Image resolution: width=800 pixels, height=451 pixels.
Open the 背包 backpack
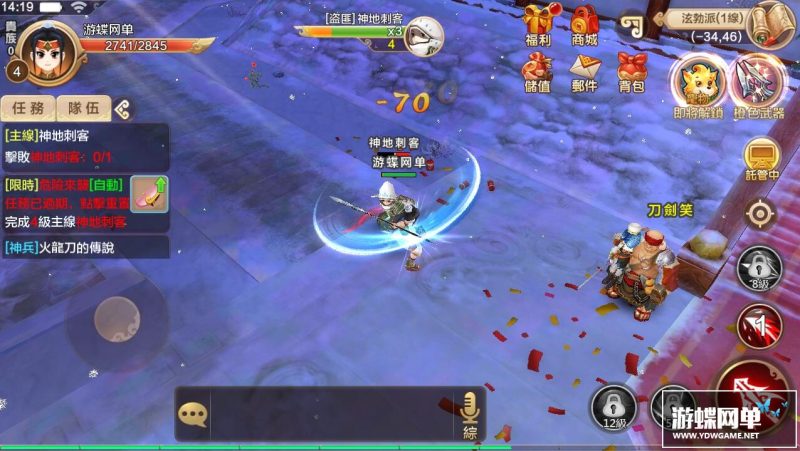coord(631,72)
